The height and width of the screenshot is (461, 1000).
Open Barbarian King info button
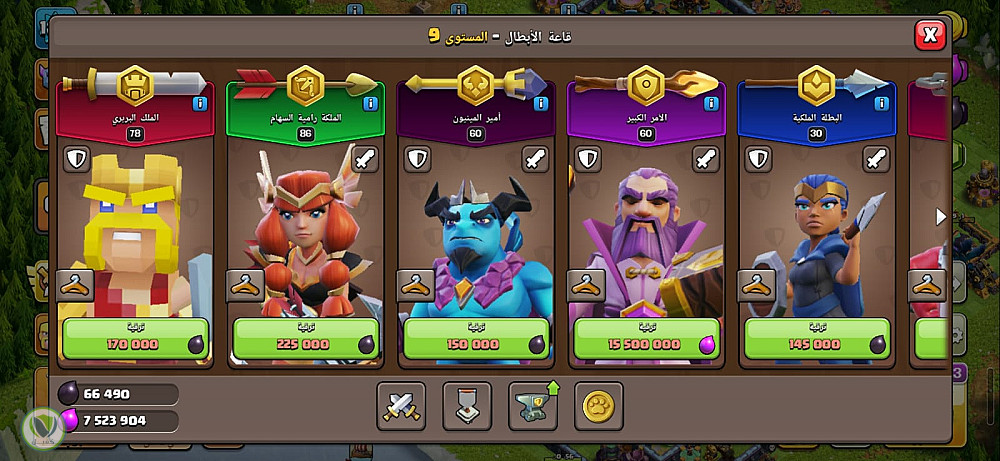200,103
